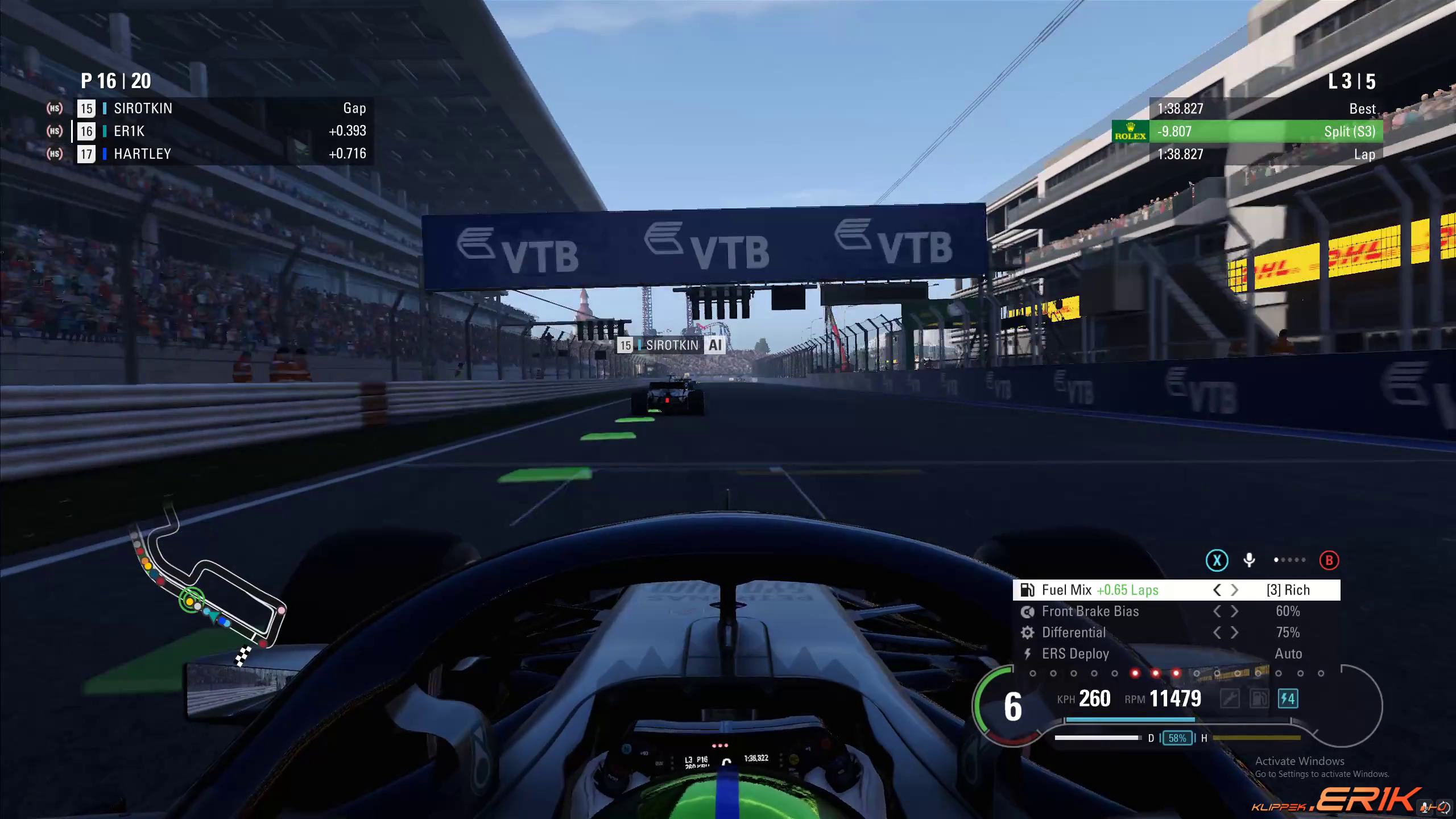
Task: Lower Front Brake Bias with left arrow
Action: pyautogui.click(x=1217, y=611)
